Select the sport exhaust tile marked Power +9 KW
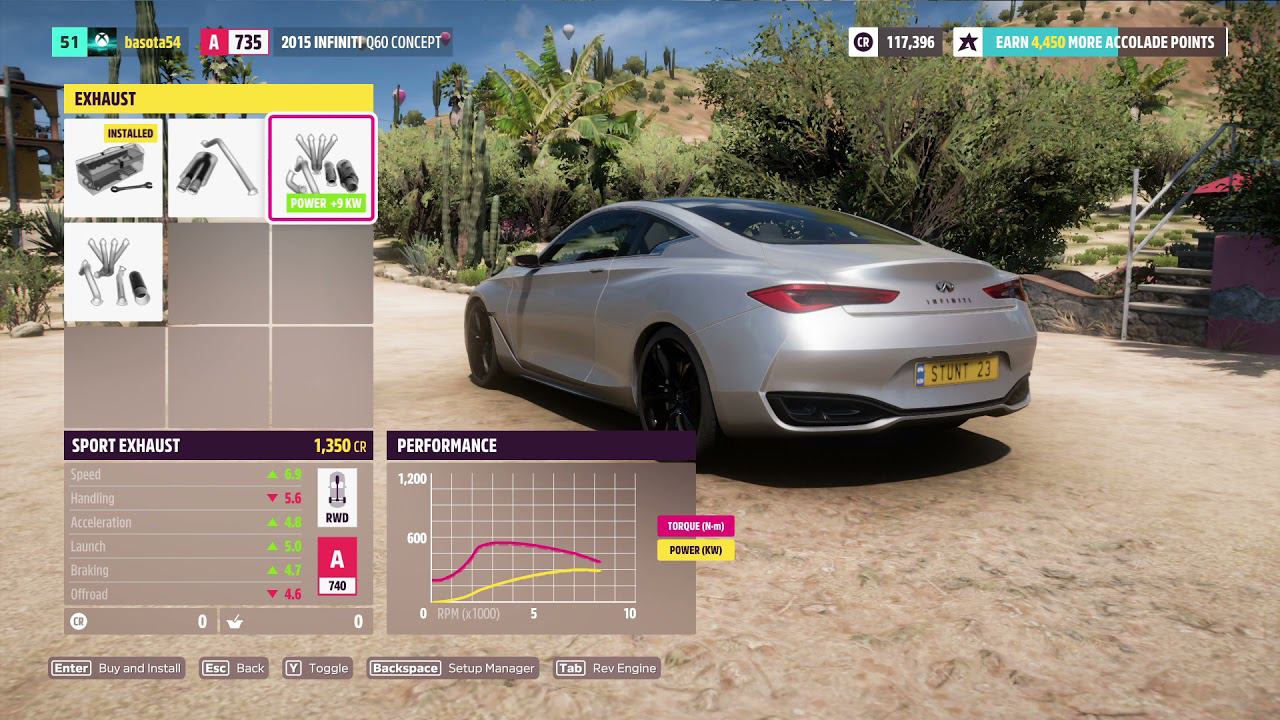The width and height of the screenshot is (1280, 720). (x=321, y=167)
